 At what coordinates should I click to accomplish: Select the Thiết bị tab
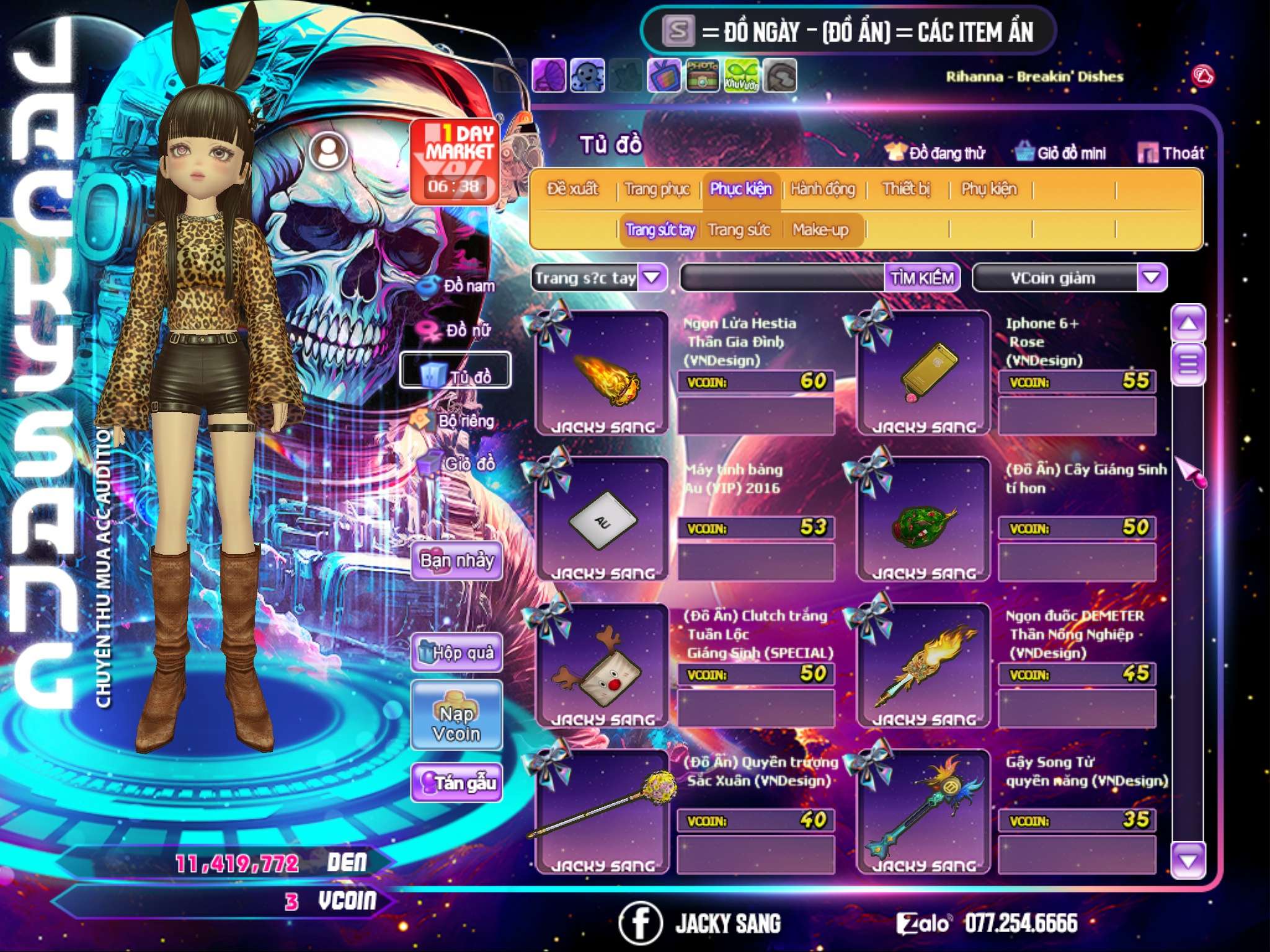906,189
